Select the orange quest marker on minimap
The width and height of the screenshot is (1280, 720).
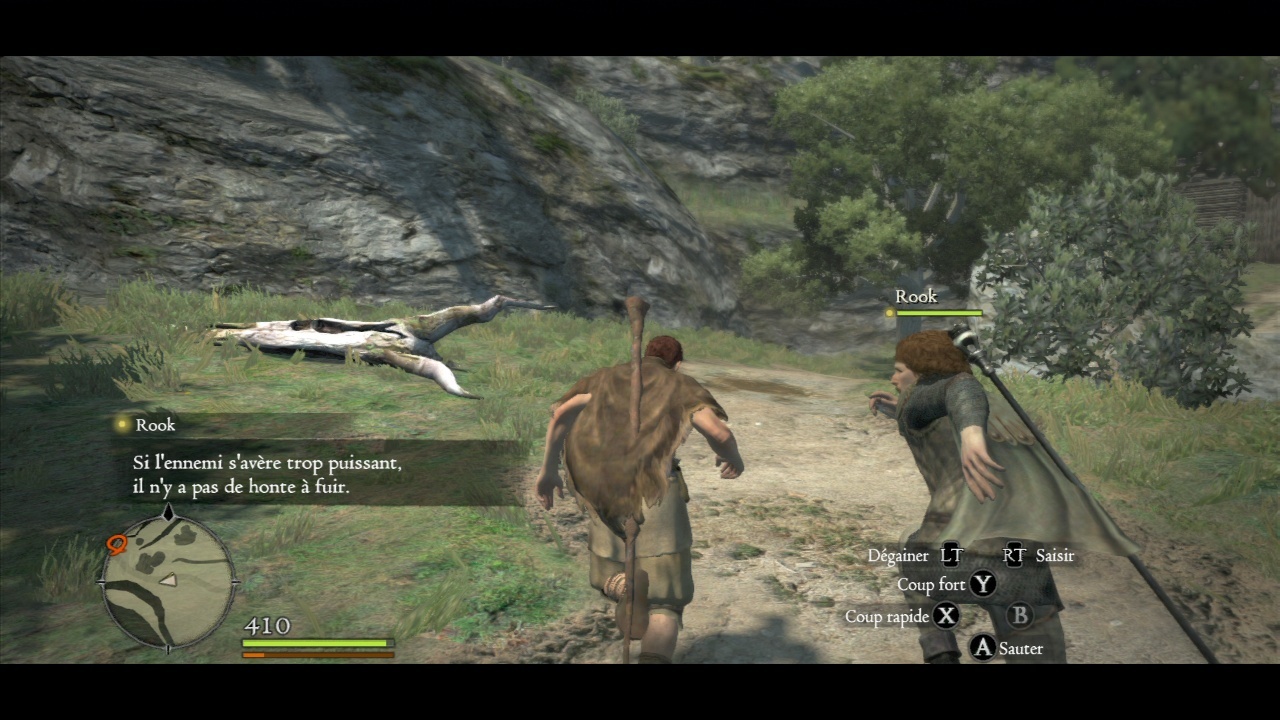(x=116, y=544)
